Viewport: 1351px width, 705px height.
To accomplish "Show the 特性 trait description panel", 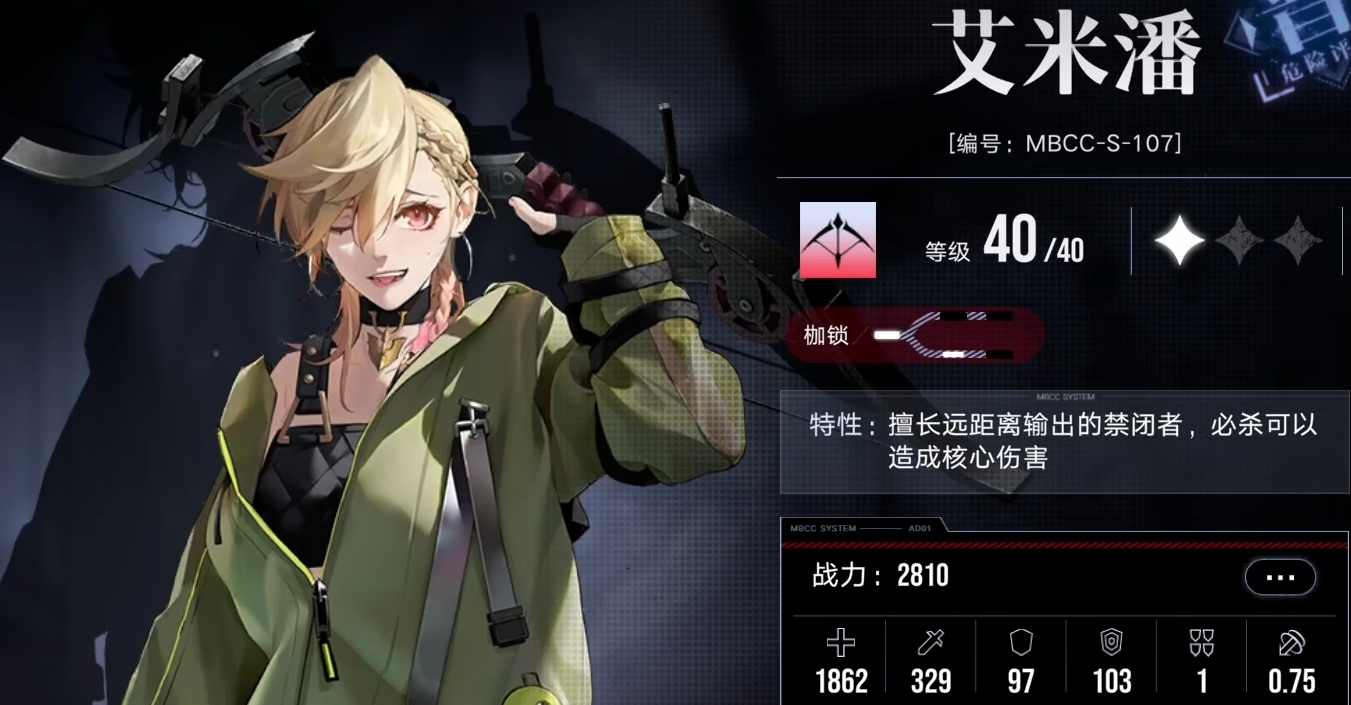I will [1064, 442].
